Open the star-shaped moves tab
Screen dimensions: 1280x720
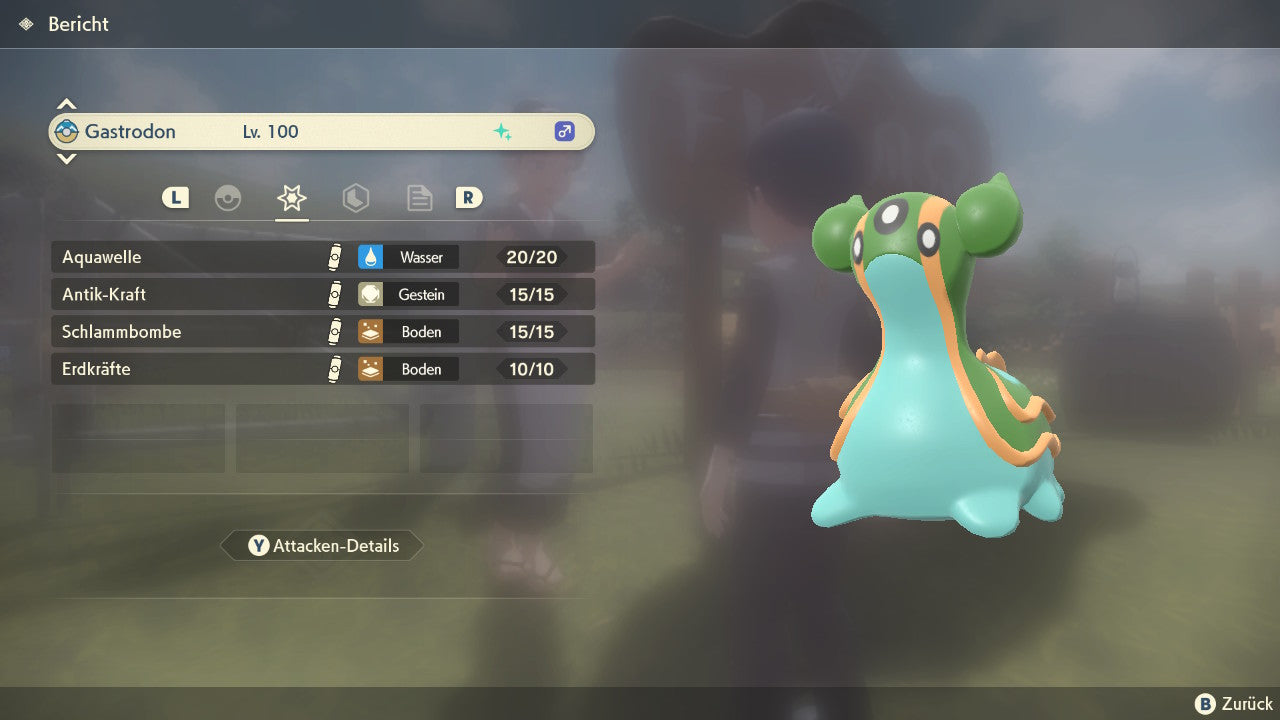pos(291,198)
